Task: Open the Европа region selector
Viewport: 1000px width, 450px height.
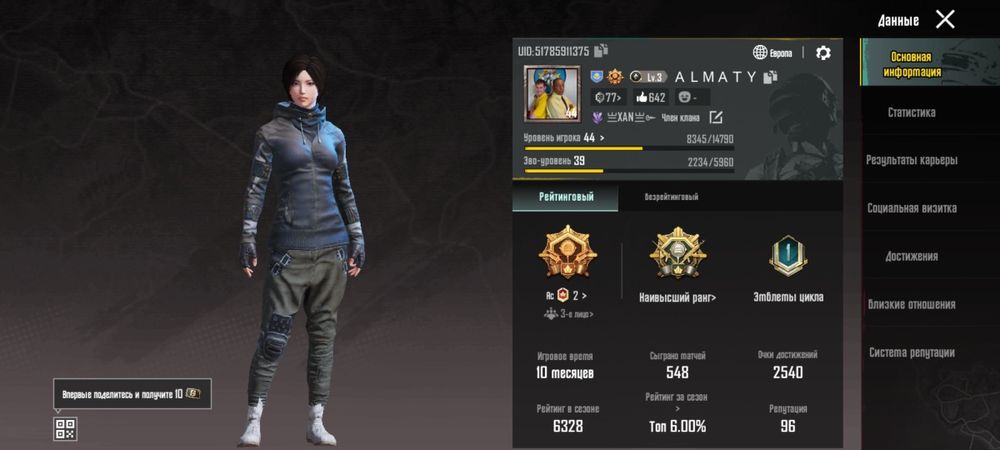Action: click(775, 53)
